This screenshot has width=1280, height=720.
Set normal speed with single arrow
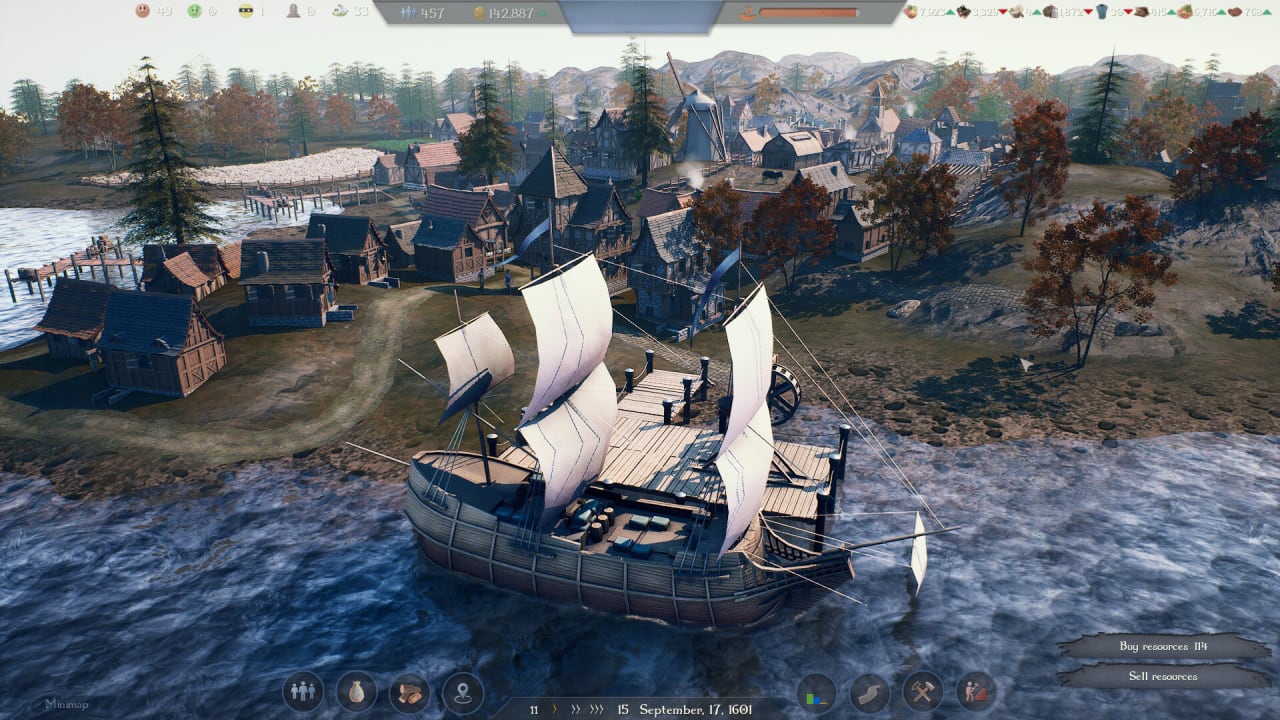point(555,710)
